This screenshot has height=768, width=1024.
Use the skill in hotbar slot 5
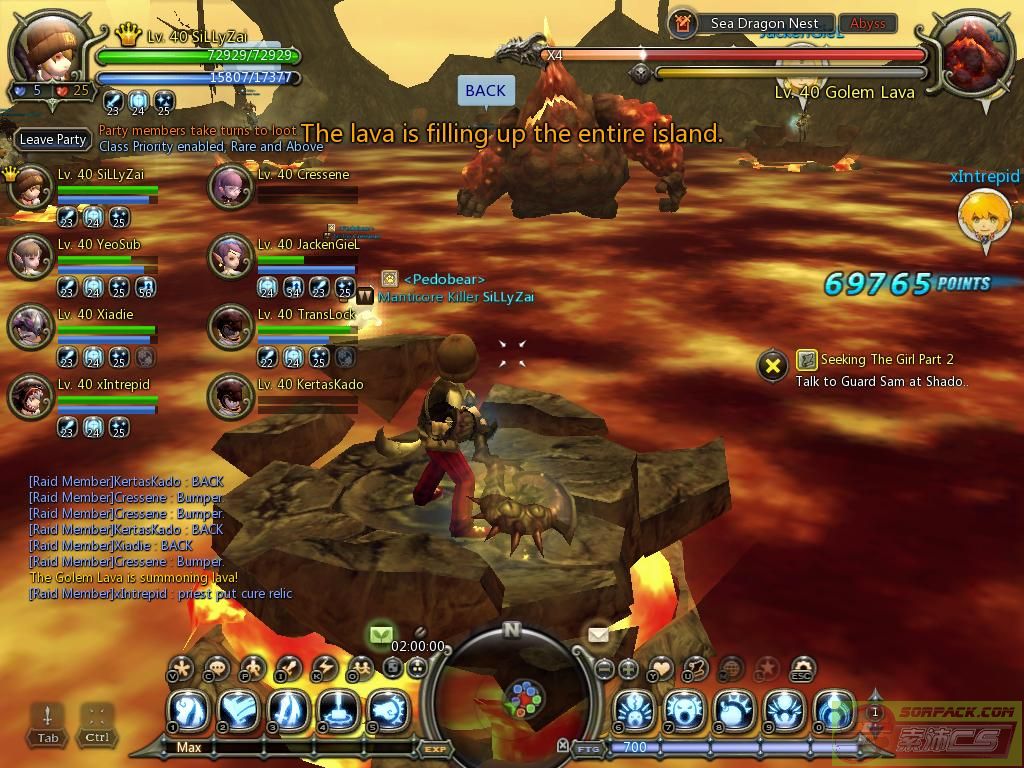pos(388,710)
